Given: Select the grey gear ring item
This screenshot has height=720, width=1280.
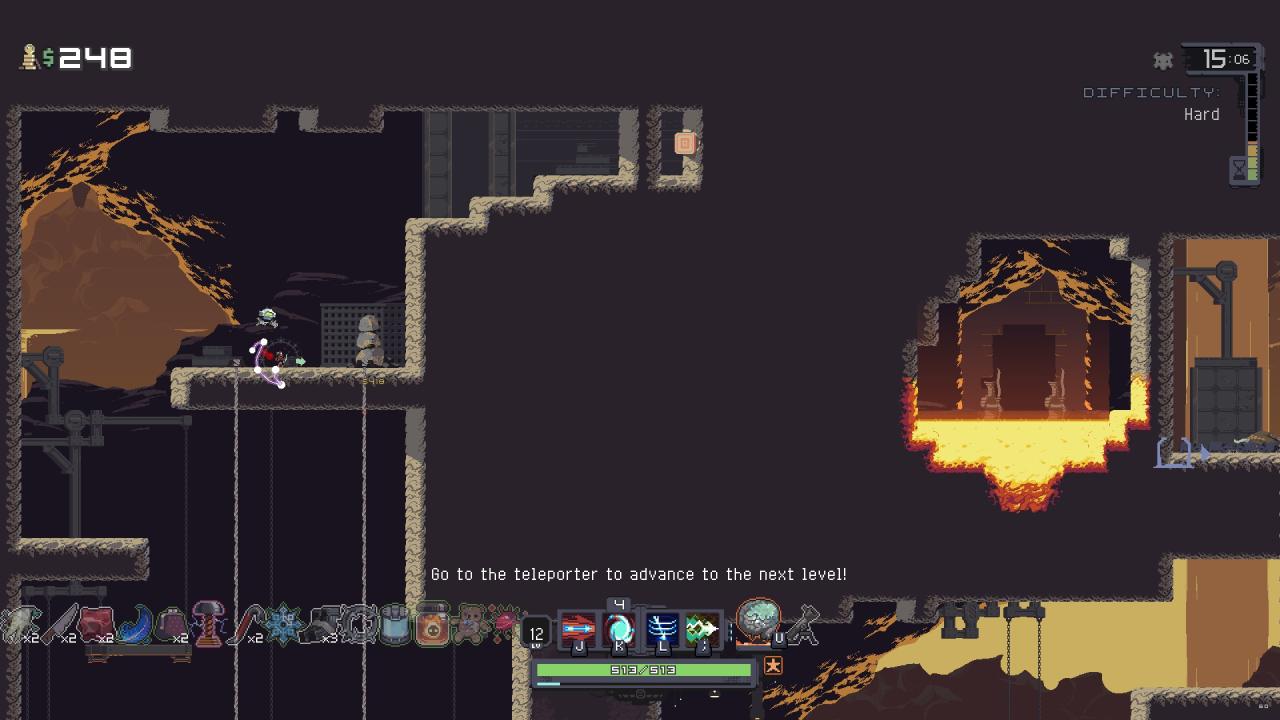Looking at the screenshot, I should 358,625.
